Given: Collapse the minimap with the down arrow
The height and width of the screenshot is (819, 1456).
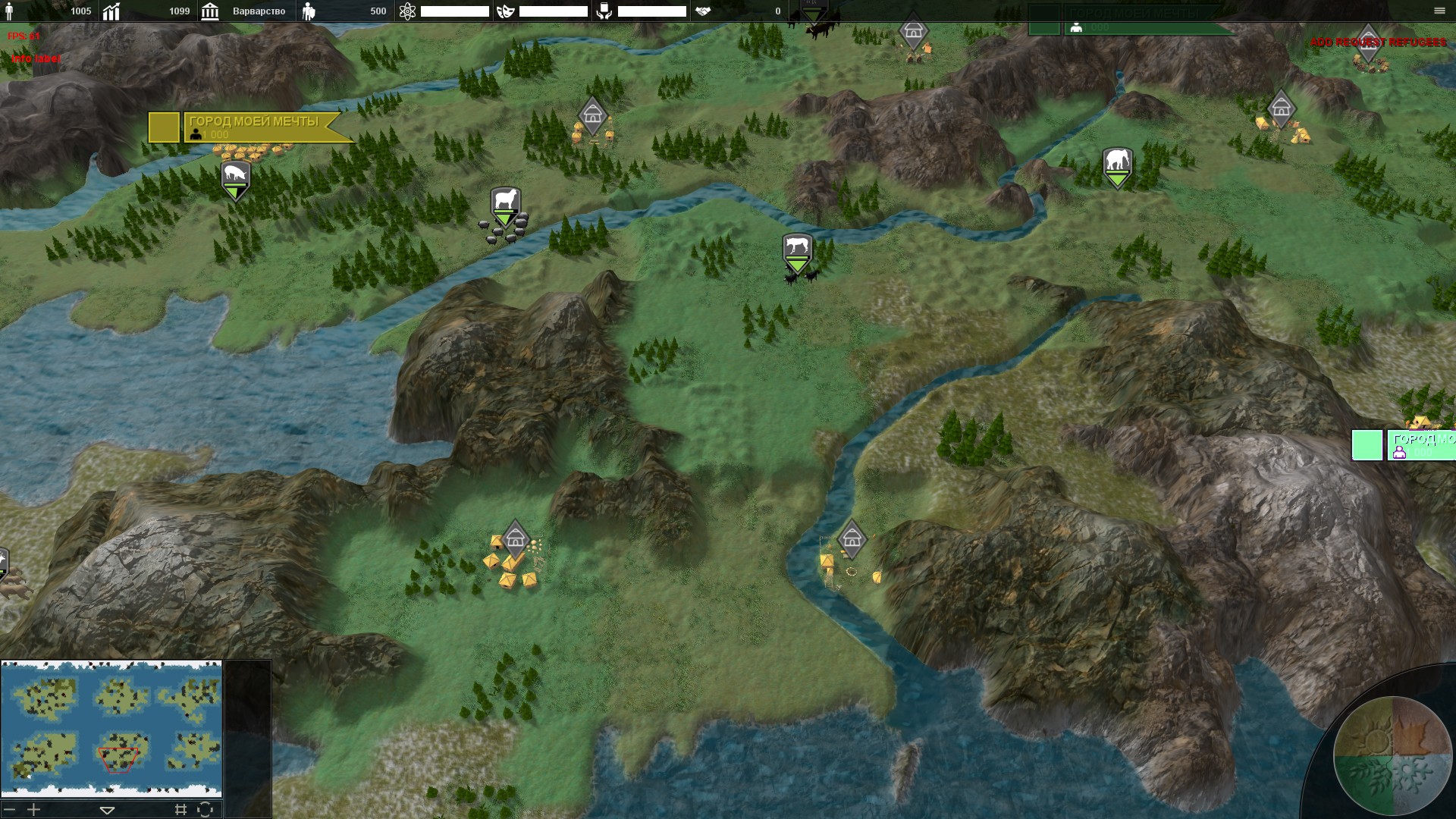Looking at the screenshot, I should 107,810.
